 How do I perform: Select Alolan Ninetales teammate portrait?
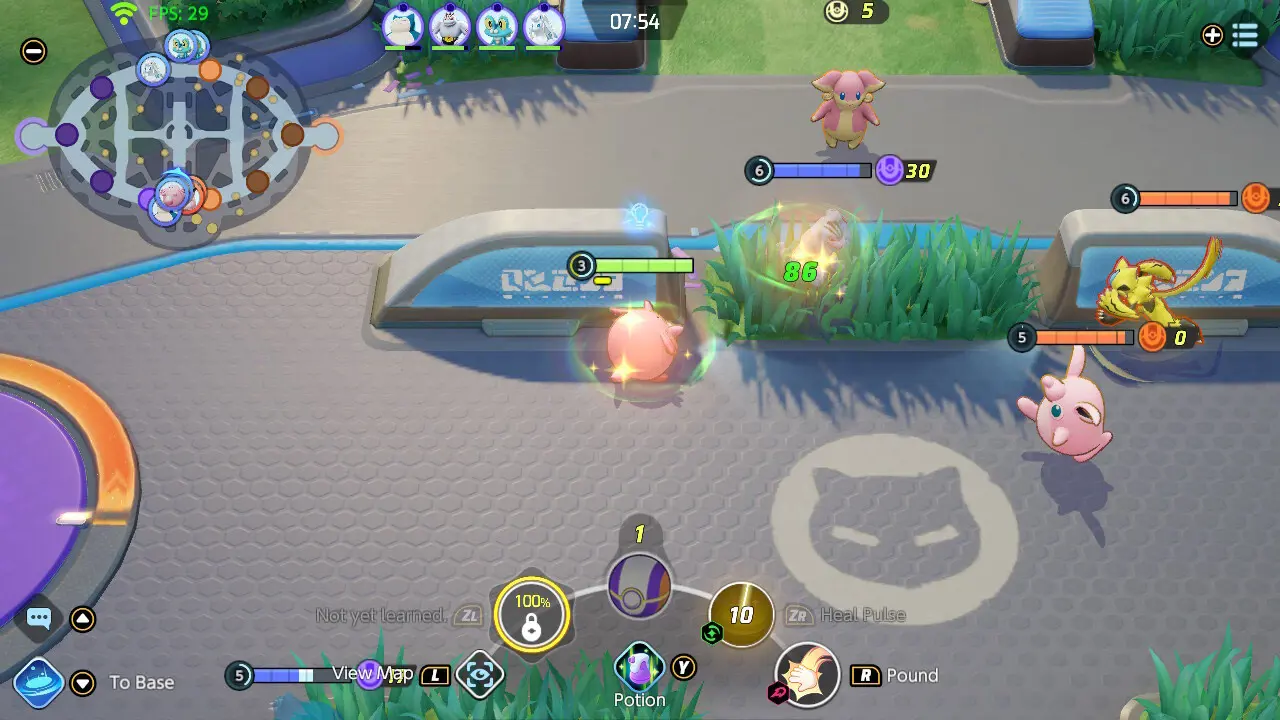(543, 26)
